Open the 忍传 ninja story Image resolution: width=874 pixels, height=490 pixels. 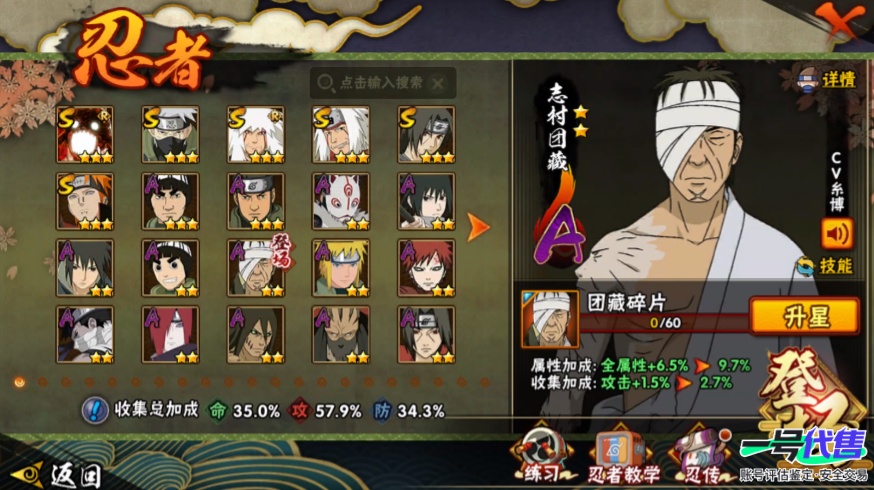pyautogui.click(x=700, y=456)
